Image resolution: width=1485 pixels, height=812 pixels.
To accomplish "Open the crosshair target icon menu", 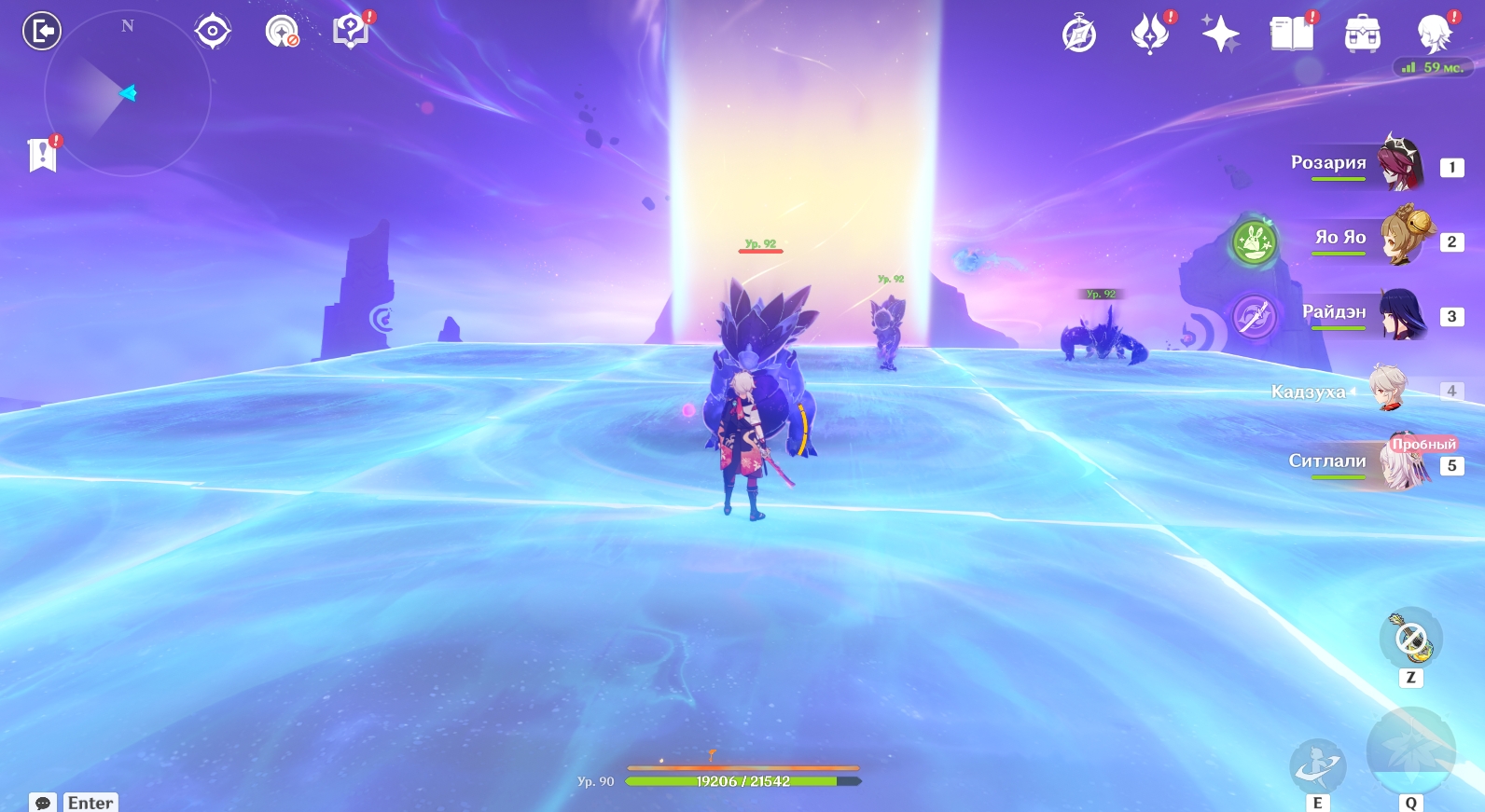I will 213,32.
